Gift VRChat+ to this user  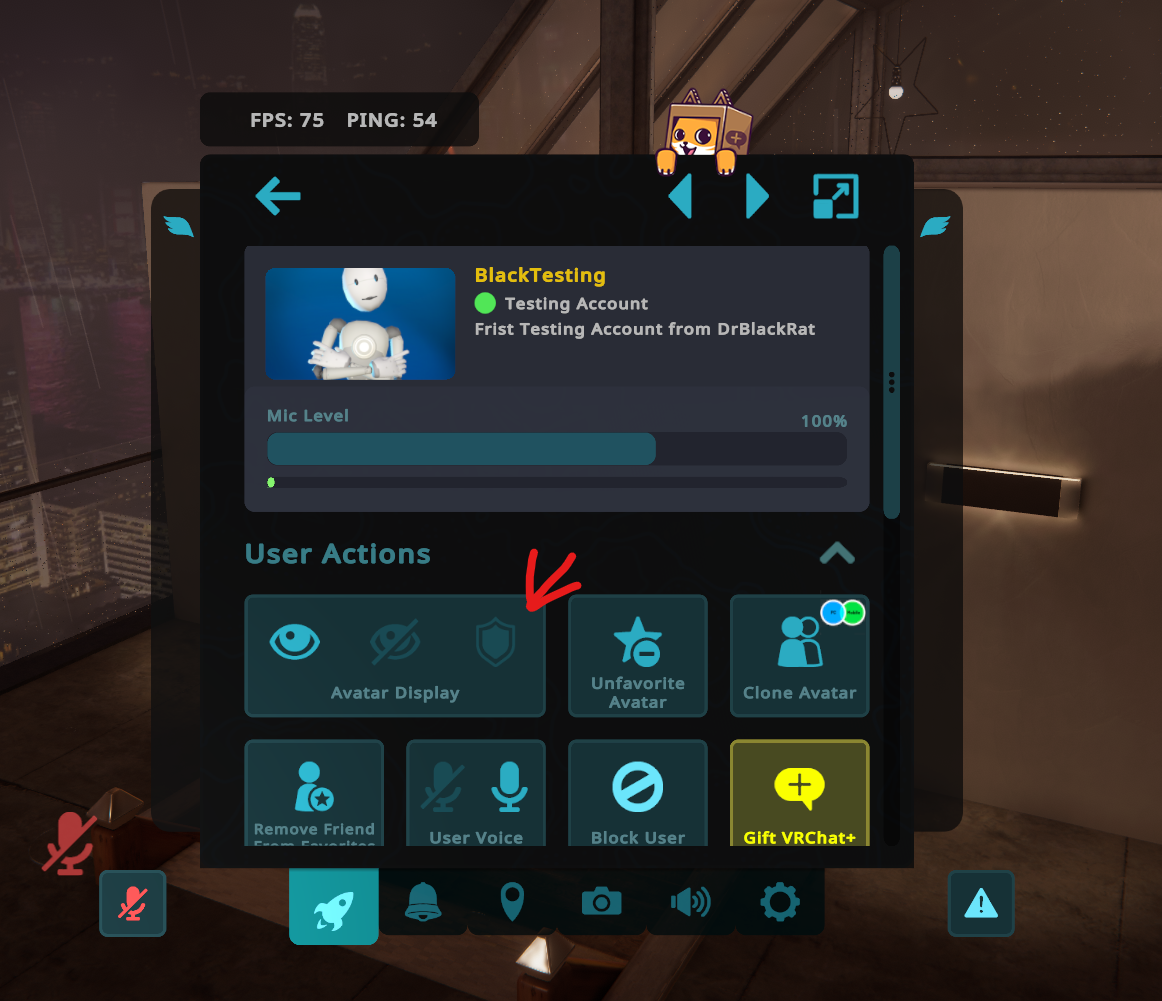pyautogui.click(x=799, y=794)
